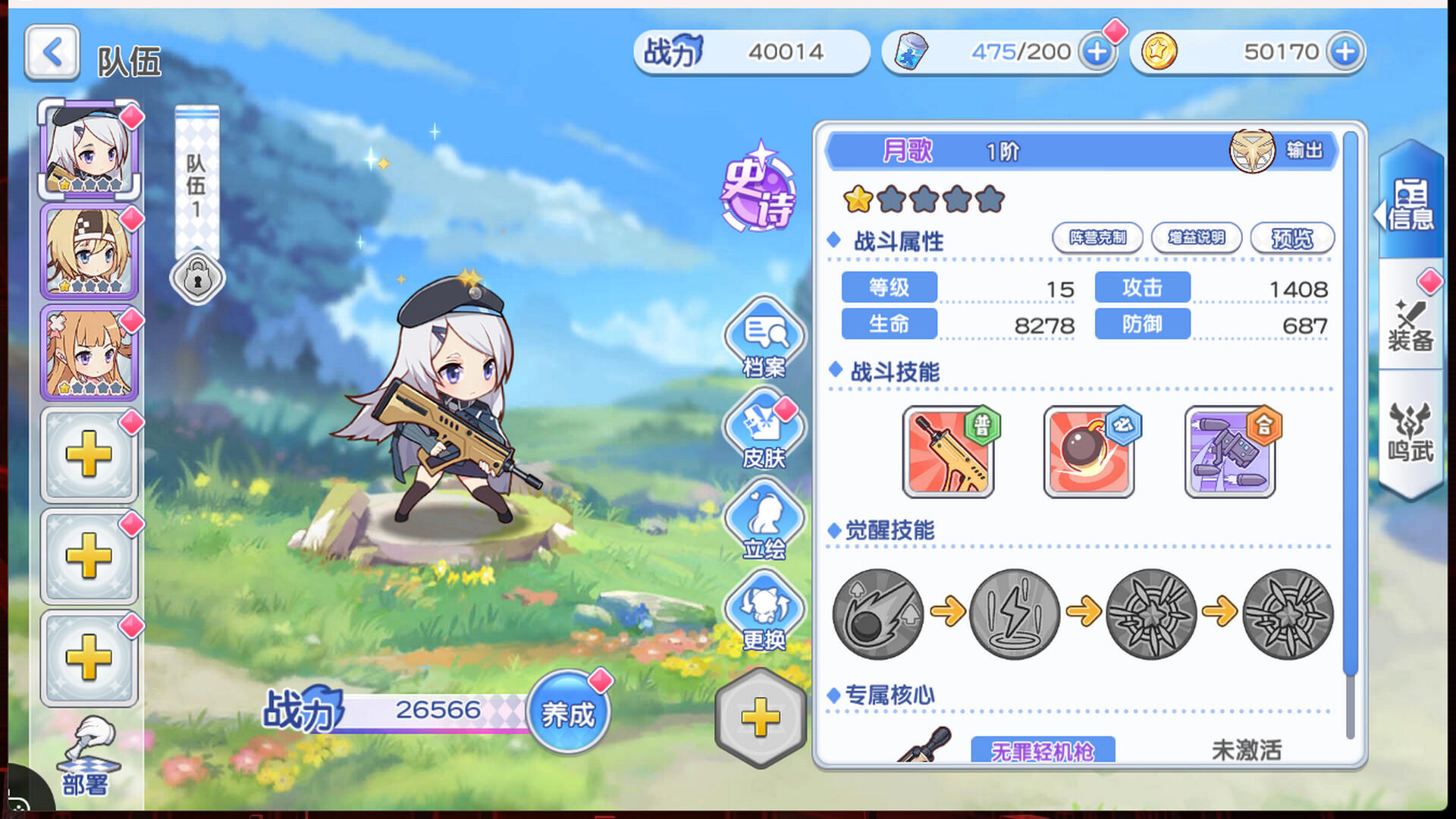Select the top-left character portrait
Viewport: 1456px width, 819px height.
(x=89, y=149)
